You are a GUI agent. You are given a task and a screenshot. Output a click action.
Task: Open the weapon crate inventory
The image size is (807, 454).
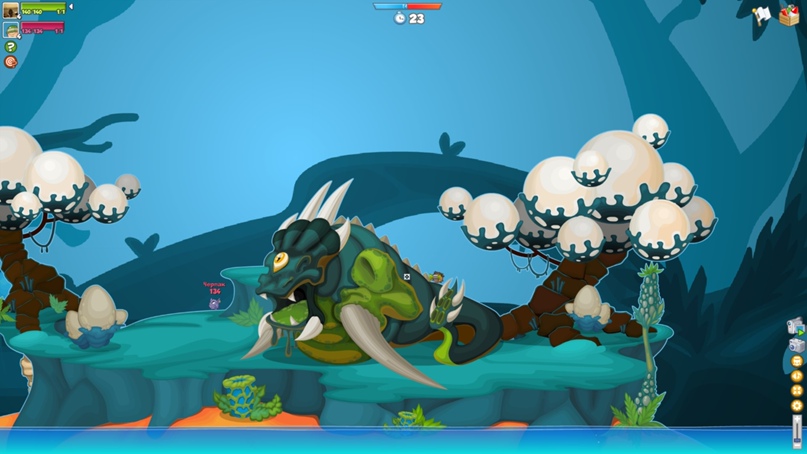(x=789, y=15)
